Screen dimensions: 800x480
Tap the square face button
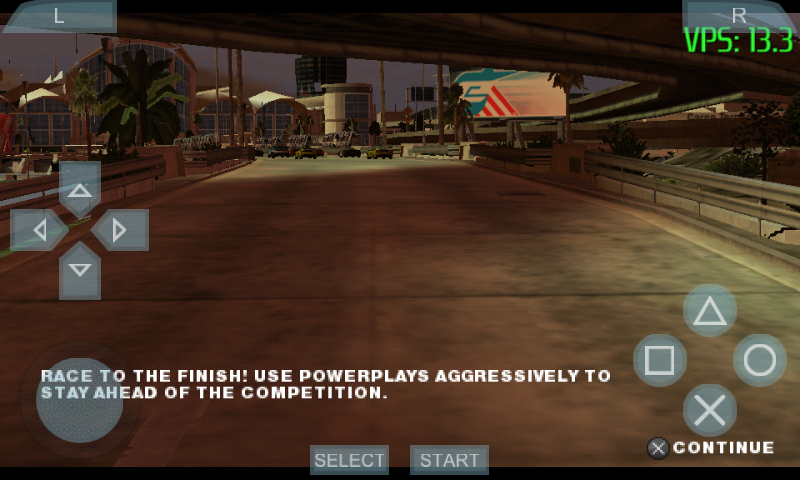click(660, 360)
